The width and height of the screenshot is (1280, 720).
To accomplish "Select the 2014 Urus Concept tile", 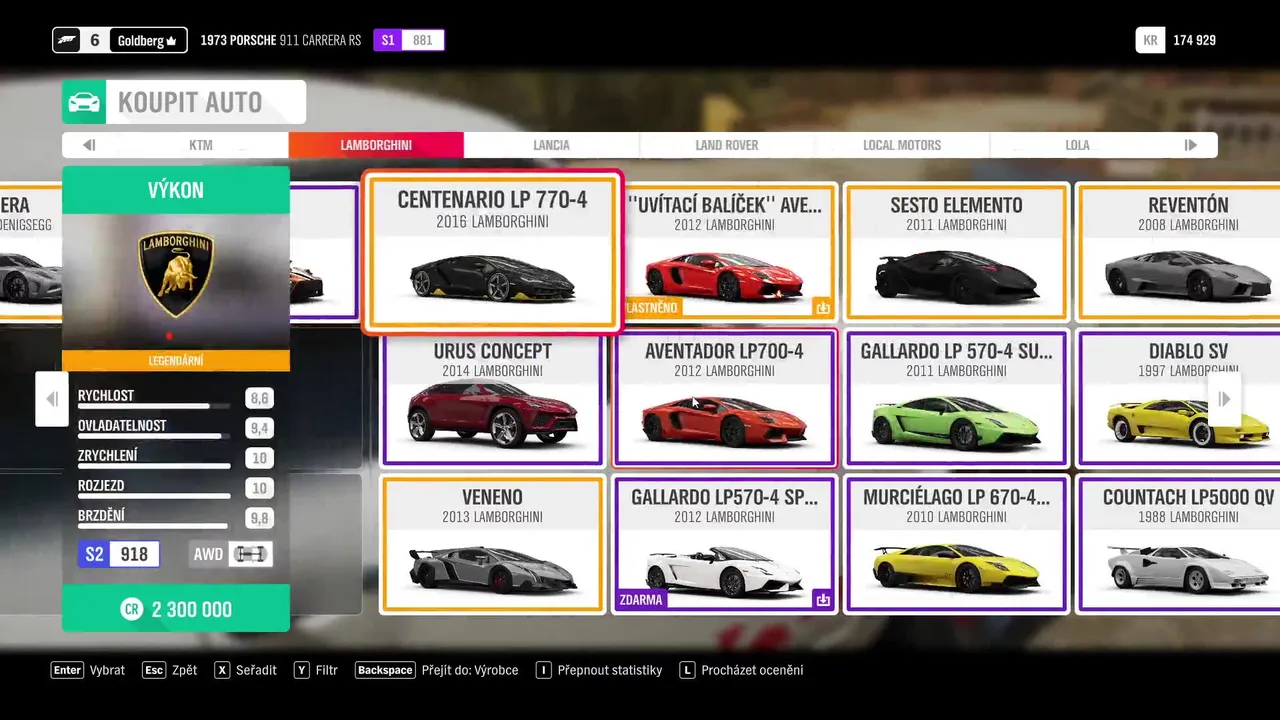I will pos(492,399).
